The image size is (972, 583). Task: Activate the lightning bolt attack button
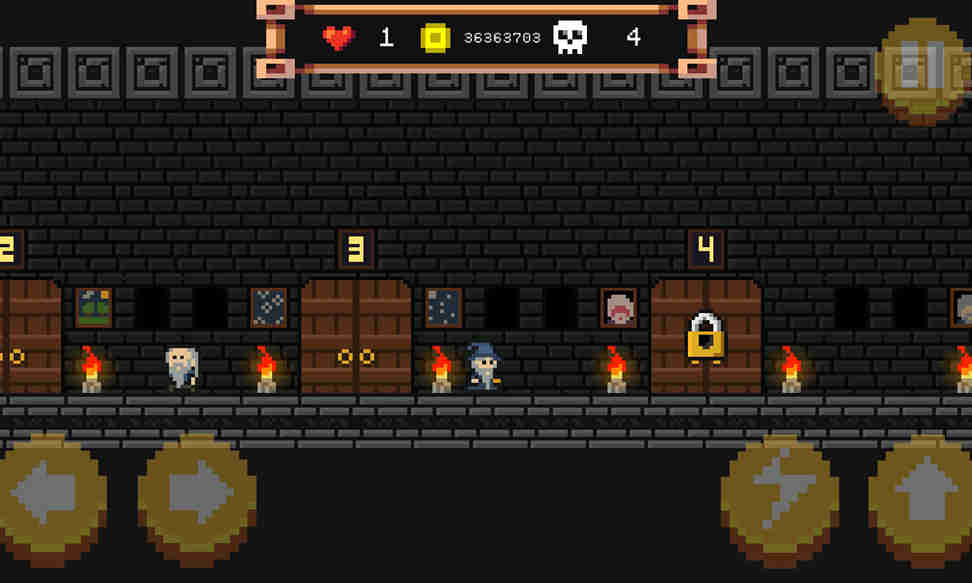(779, 497)
